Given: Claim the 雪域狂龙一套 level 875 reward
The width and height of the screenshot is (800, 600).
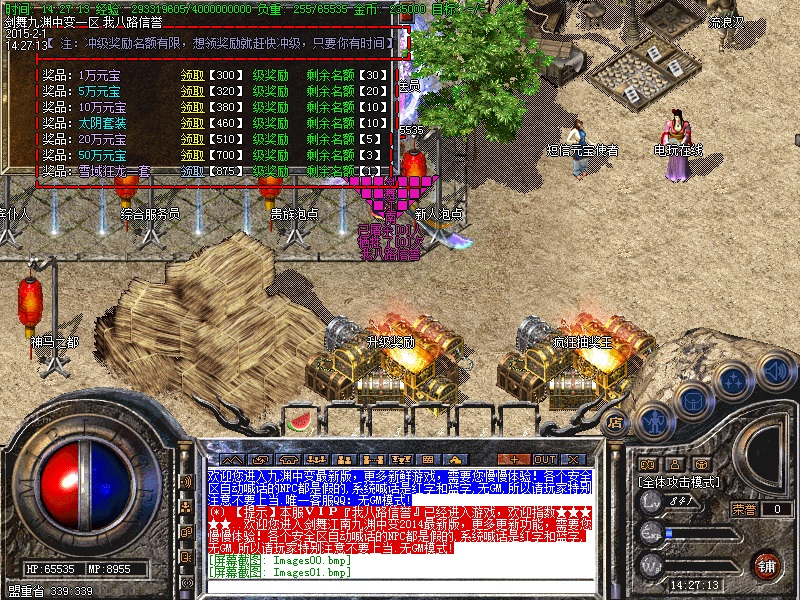Looking at the screenshot, I should coord(191,171).
